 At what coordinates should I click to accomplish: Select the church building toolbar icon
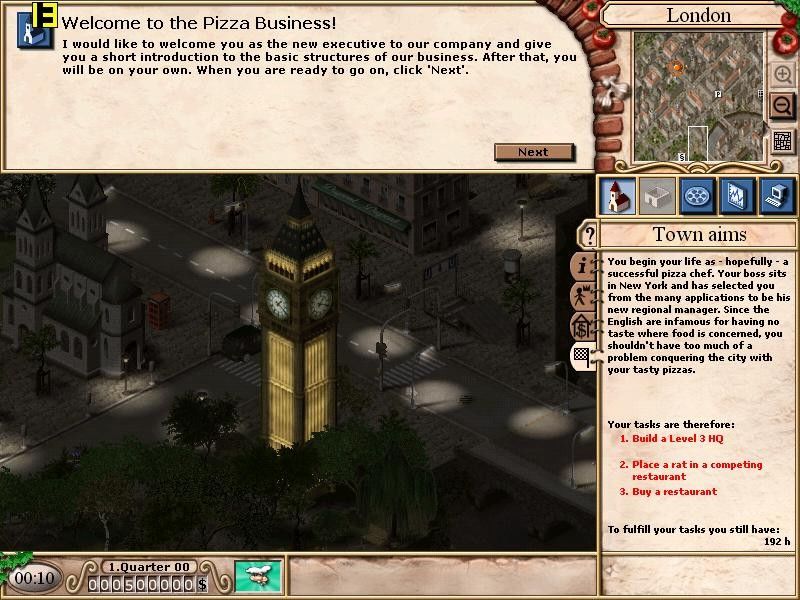tap(616, 196)
